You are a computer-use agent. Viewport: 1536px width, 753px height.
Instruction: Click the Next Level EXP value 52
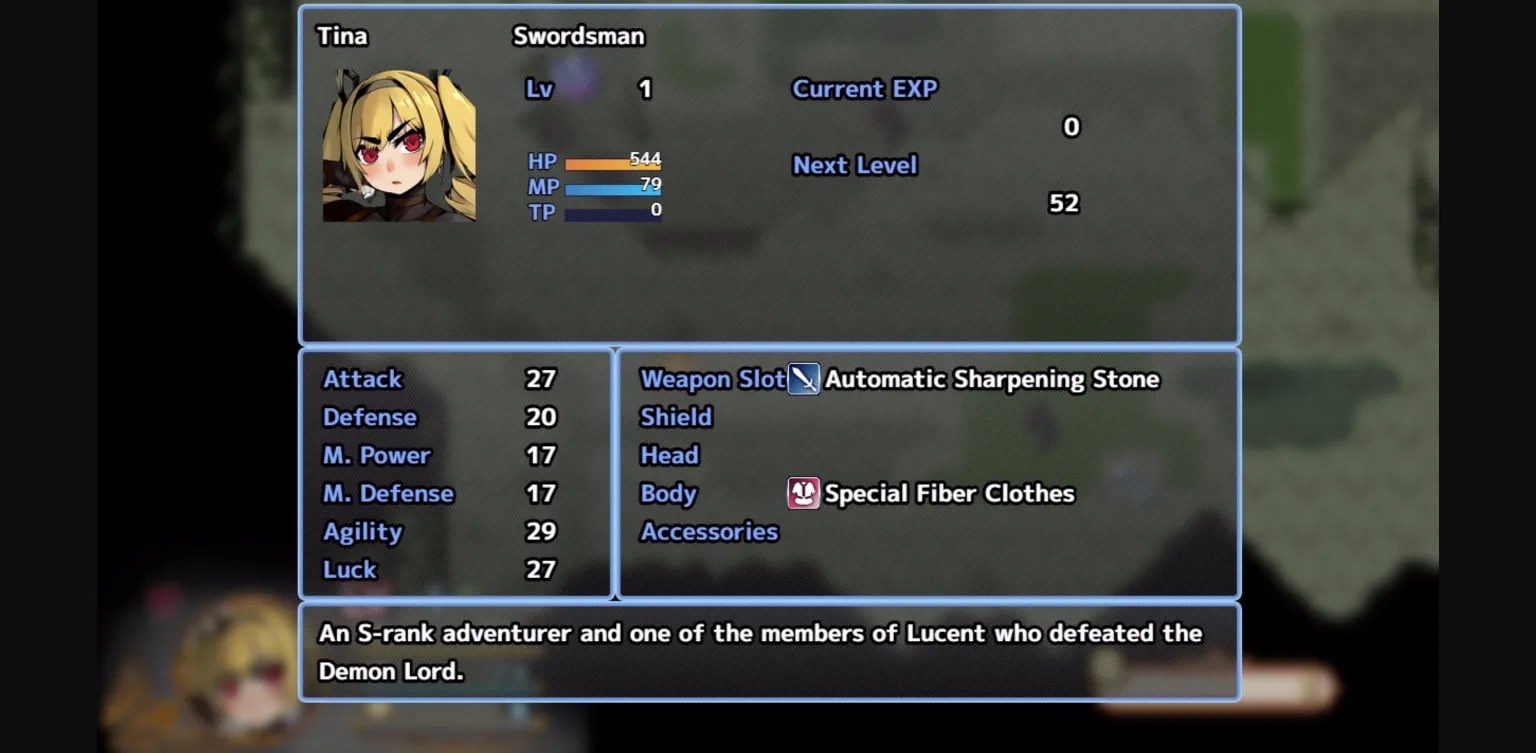(x=1064, y=203)
